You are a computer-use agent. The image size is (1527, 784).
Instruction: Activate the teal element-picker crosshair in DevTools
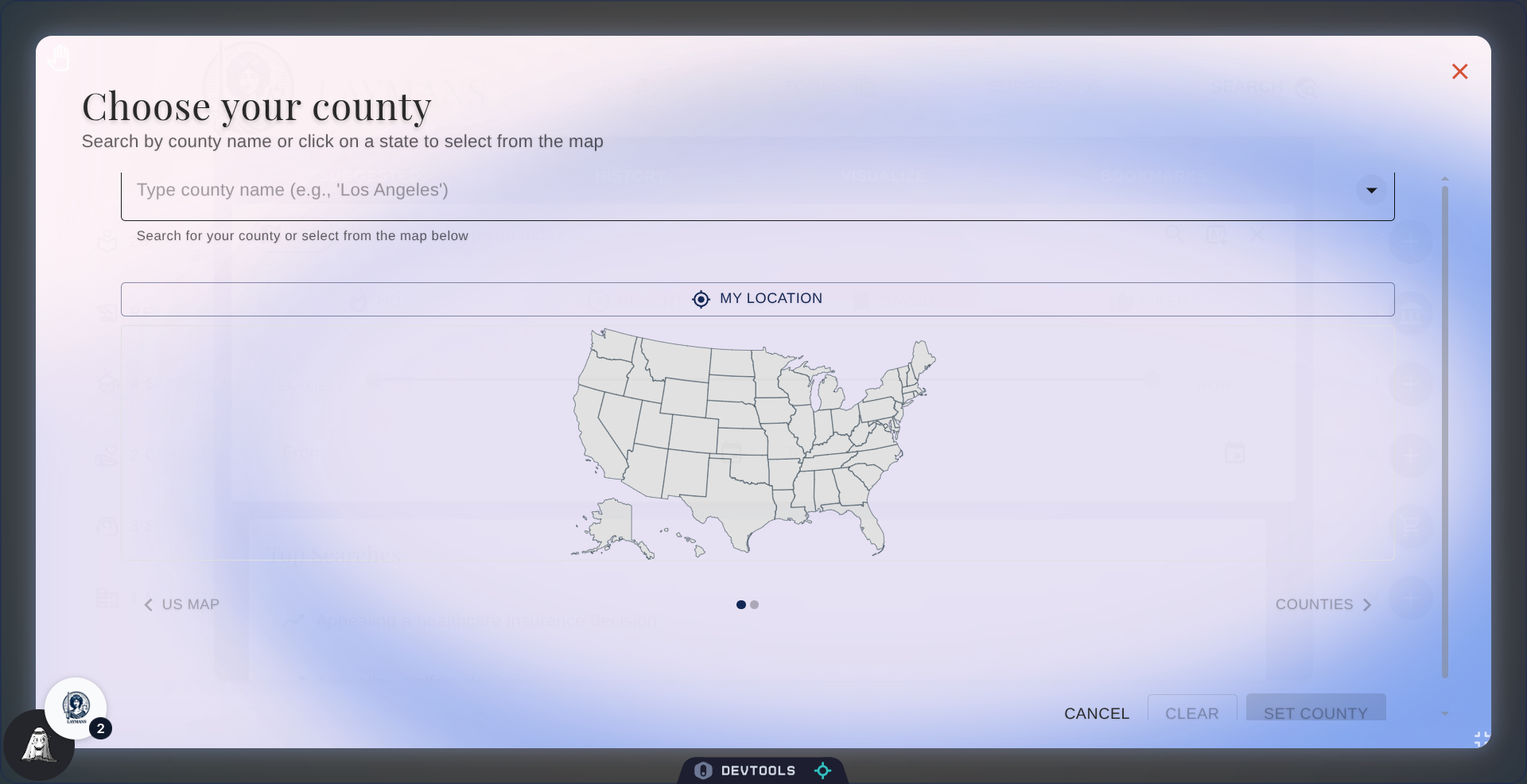(x=822, y=770)
